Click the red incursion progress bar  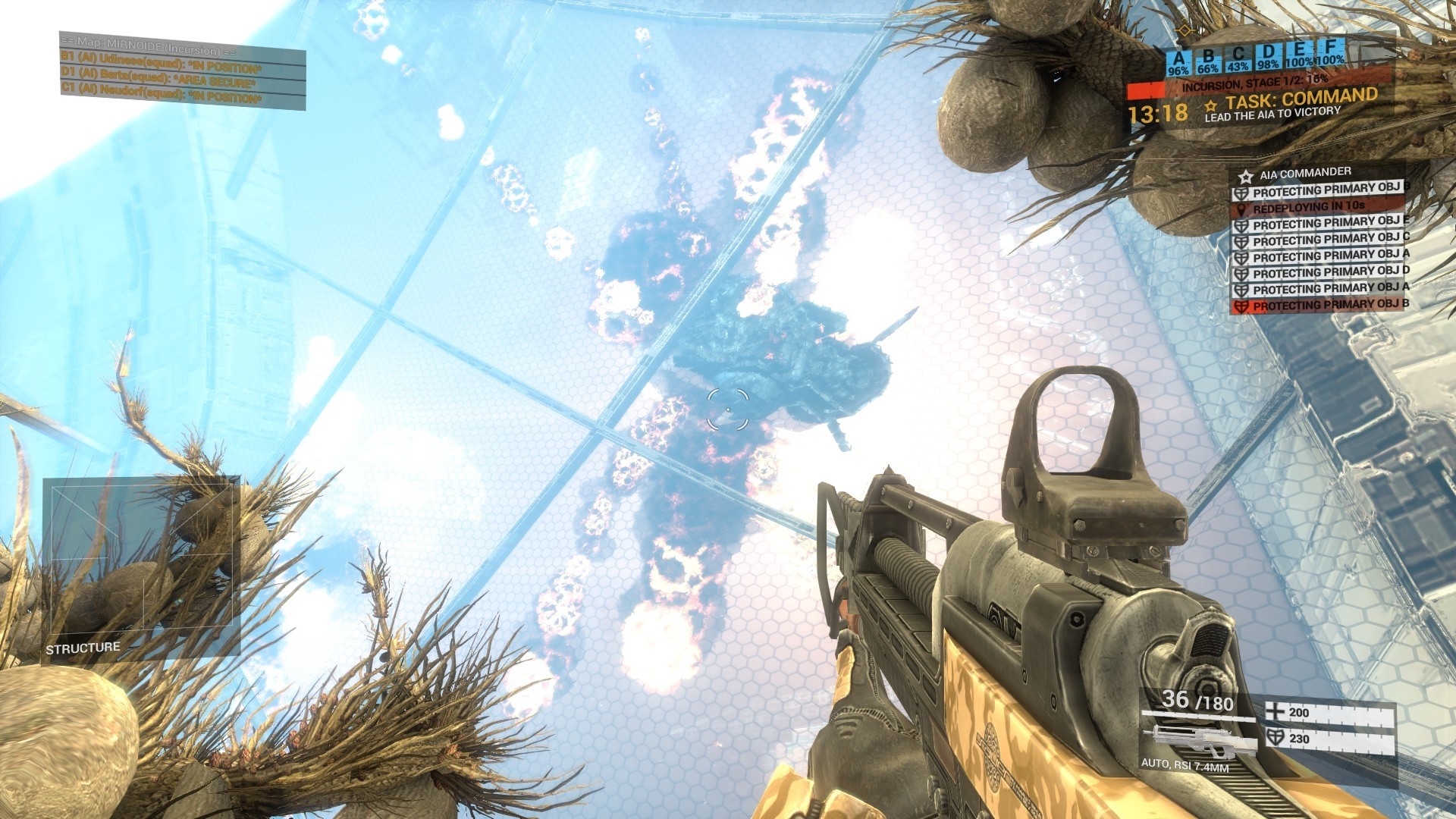click(x=1147, y=88)
